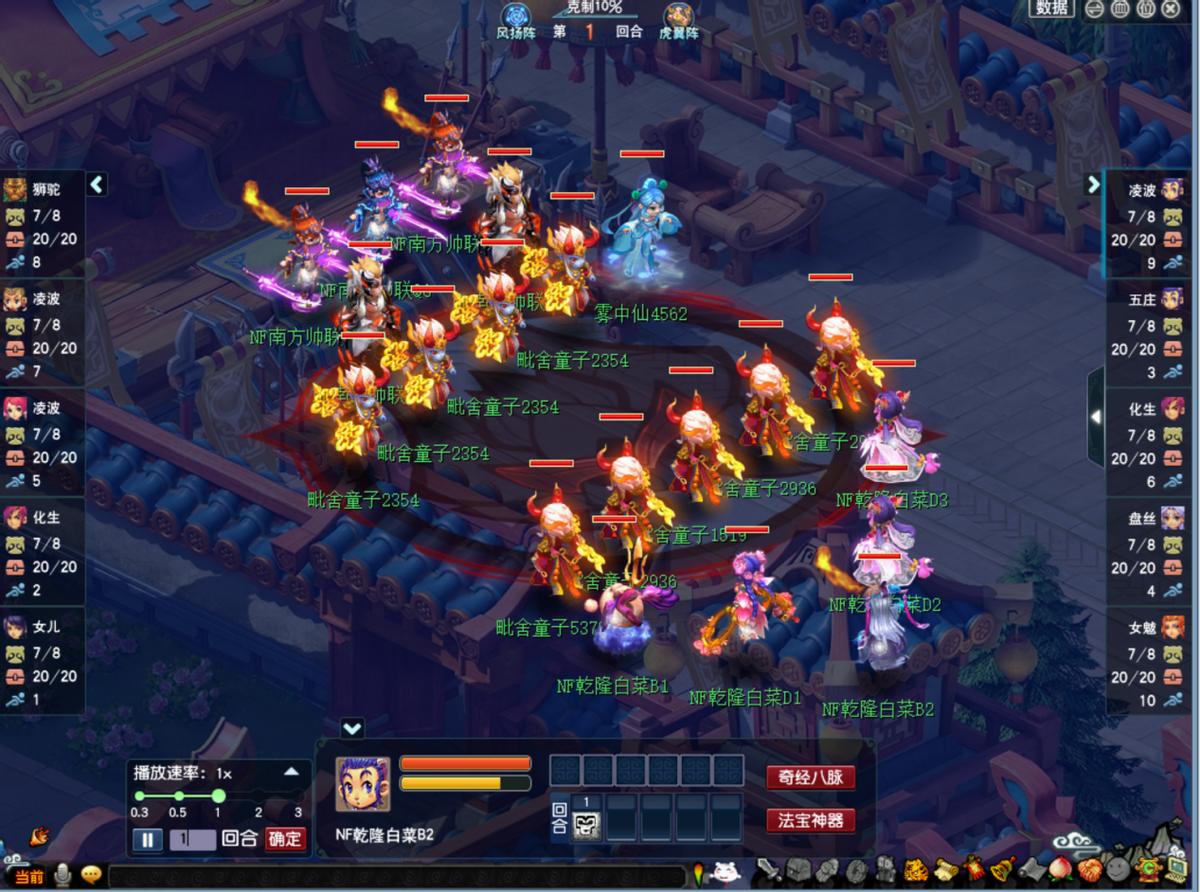The image size is (1200, 892).
Task: Click the sword icon in the bottom toolbar
Action: pos(767,870)
